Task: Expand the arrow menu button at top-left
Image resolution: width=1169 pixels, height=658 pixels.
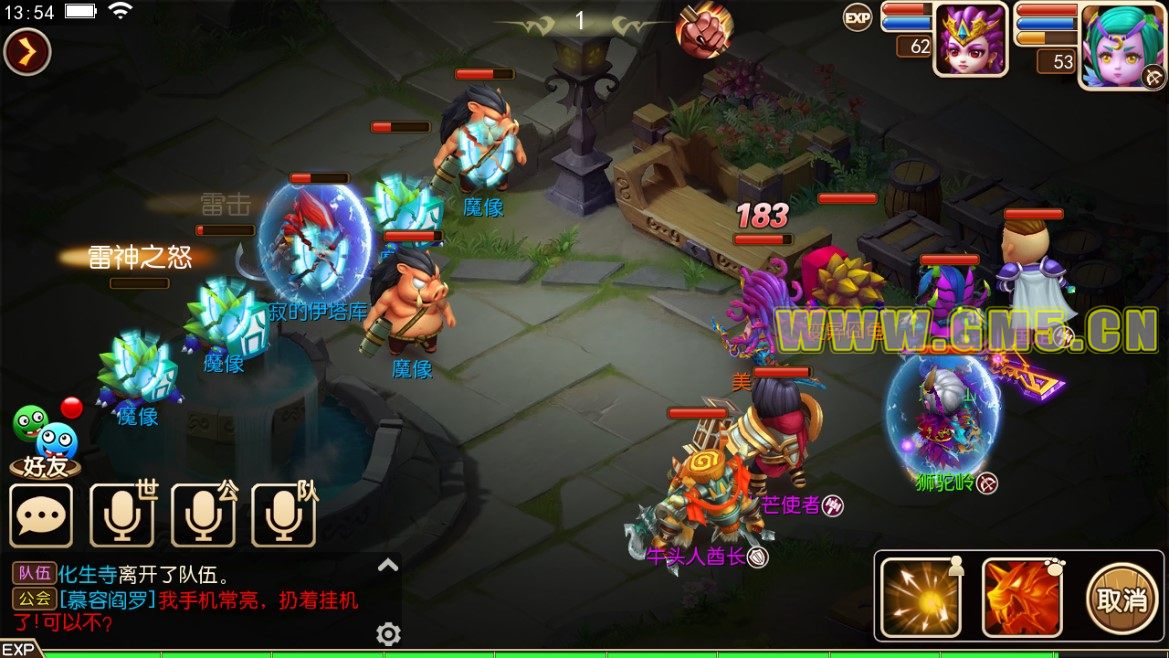Action: (x=27, y=53)
